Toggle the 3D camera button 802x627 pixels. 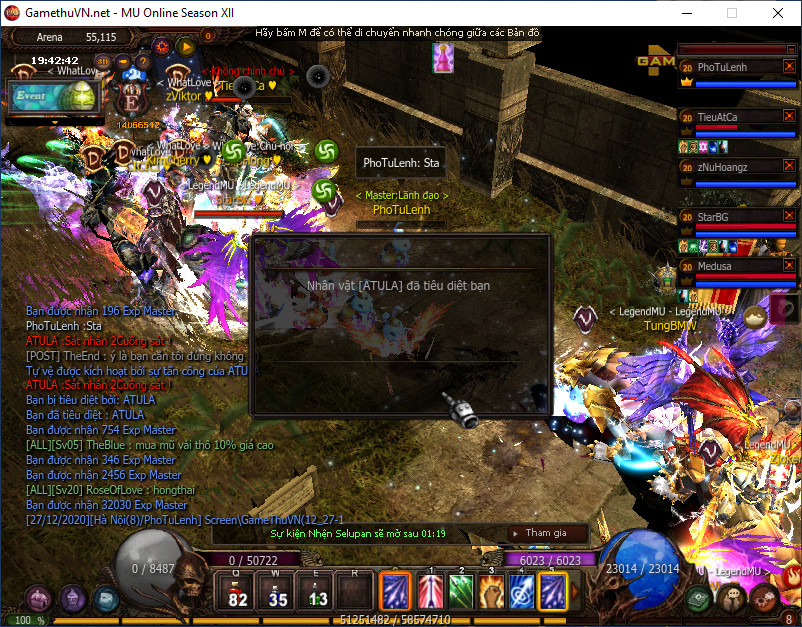[x=103, y=60]
